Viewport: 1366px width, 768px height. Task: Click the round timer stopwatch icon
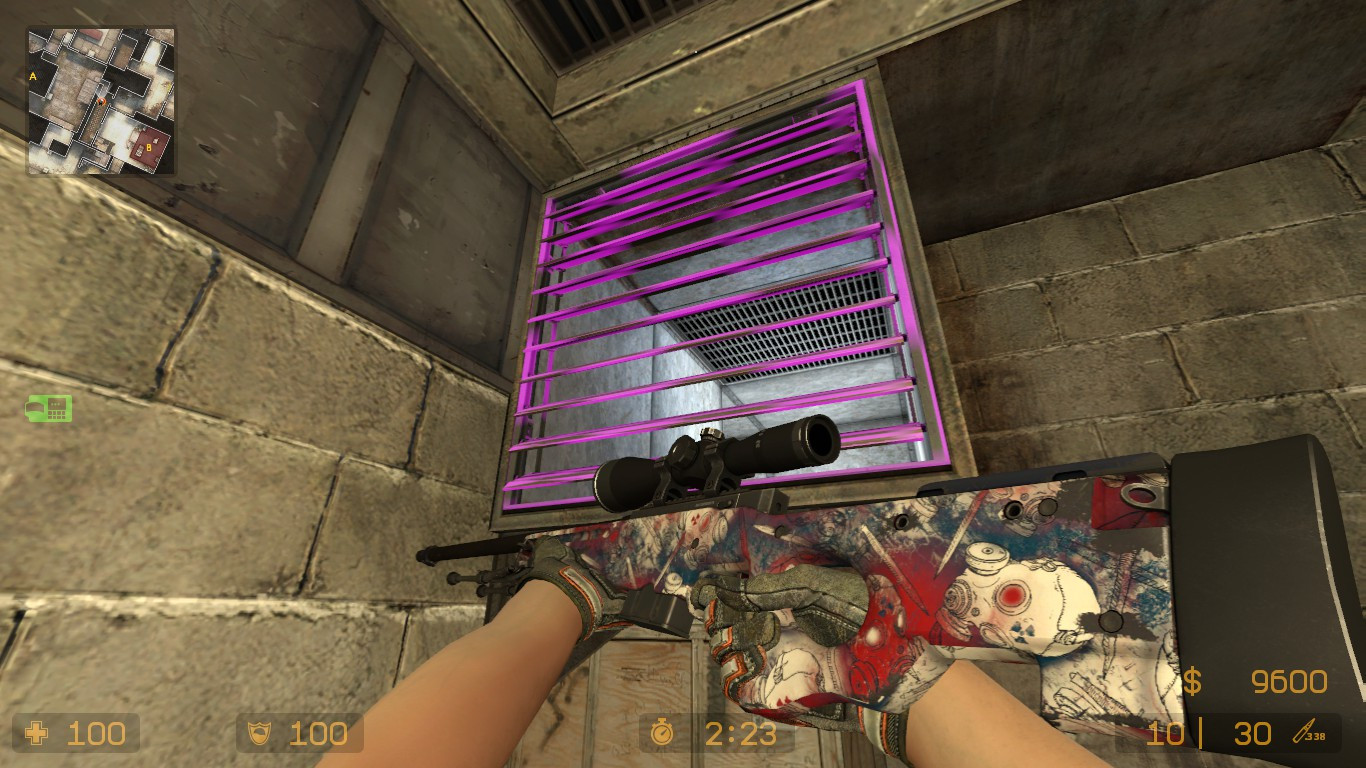tap(662, 735)
